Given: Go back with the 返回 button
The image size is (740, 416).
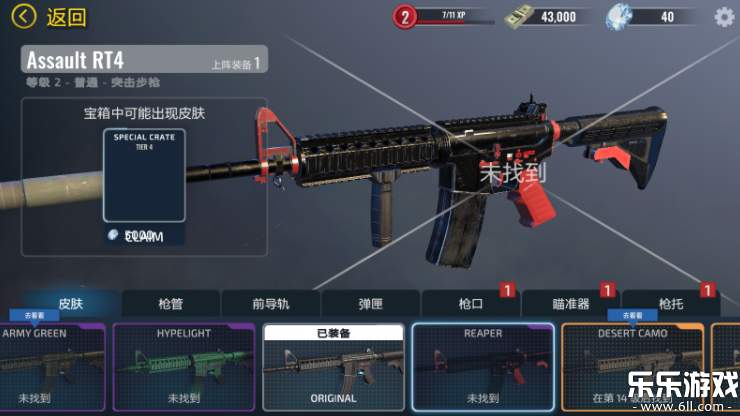Looking at the screenshot, I should coord(52,17).
